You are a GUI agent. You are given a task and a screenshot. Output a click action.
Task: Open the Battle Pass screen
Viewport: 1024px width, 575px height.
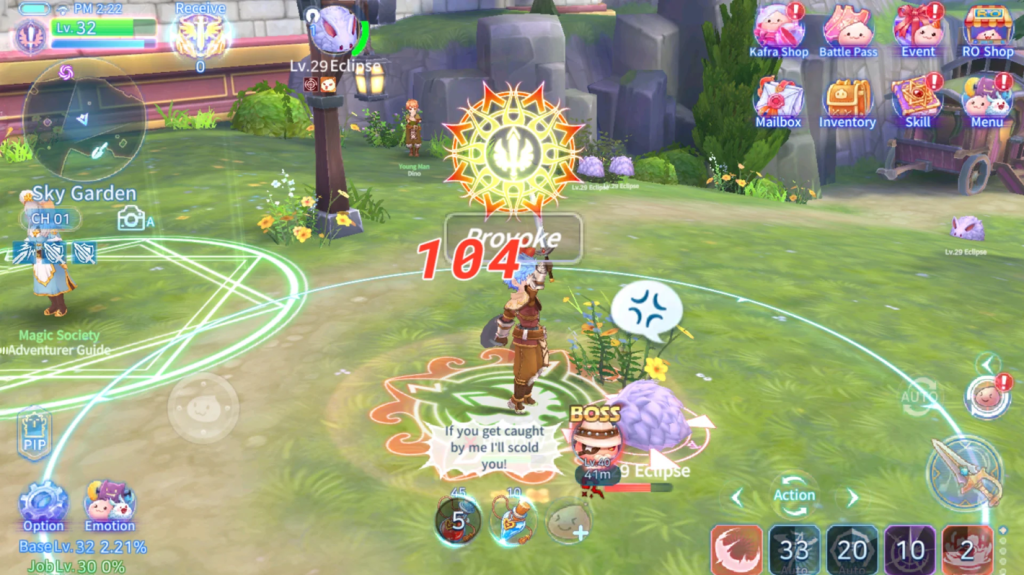pyautogui.click(x=847, y=28)
